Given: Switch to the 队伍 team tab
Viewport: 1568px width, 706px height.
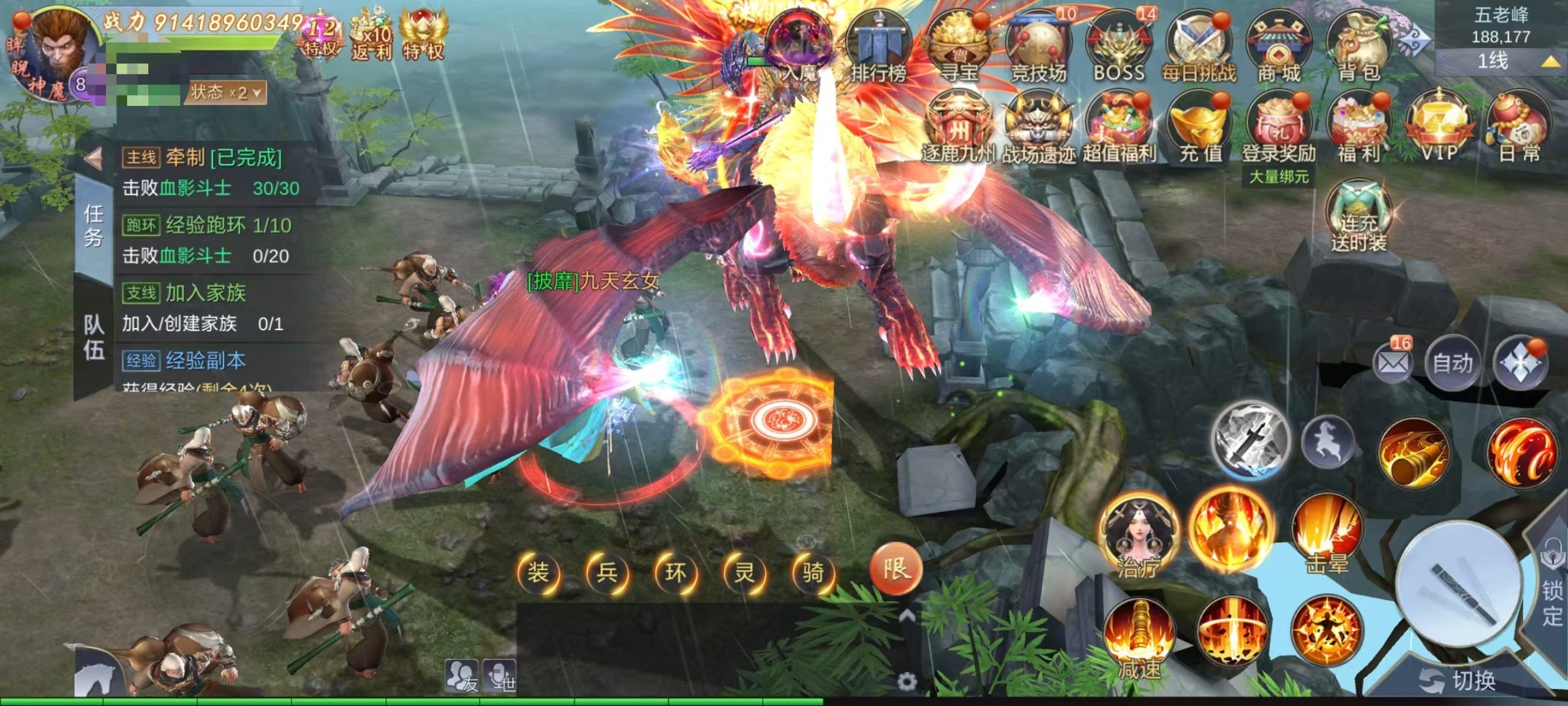Looking at the screenshot, I should click(x=94, y=337).
